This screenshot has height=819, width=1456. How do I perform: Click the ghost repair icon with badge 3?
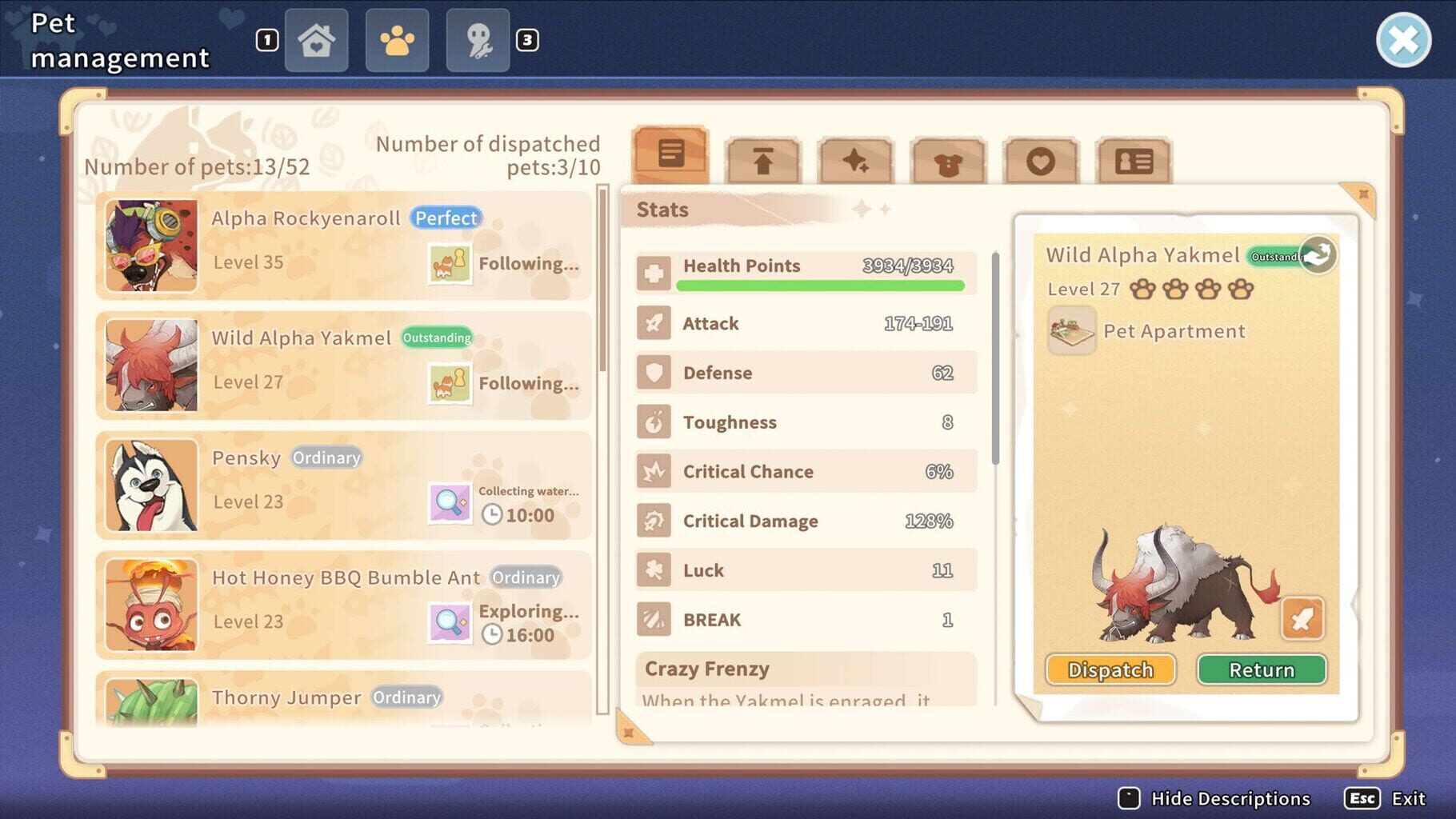[x=477, y=39]
